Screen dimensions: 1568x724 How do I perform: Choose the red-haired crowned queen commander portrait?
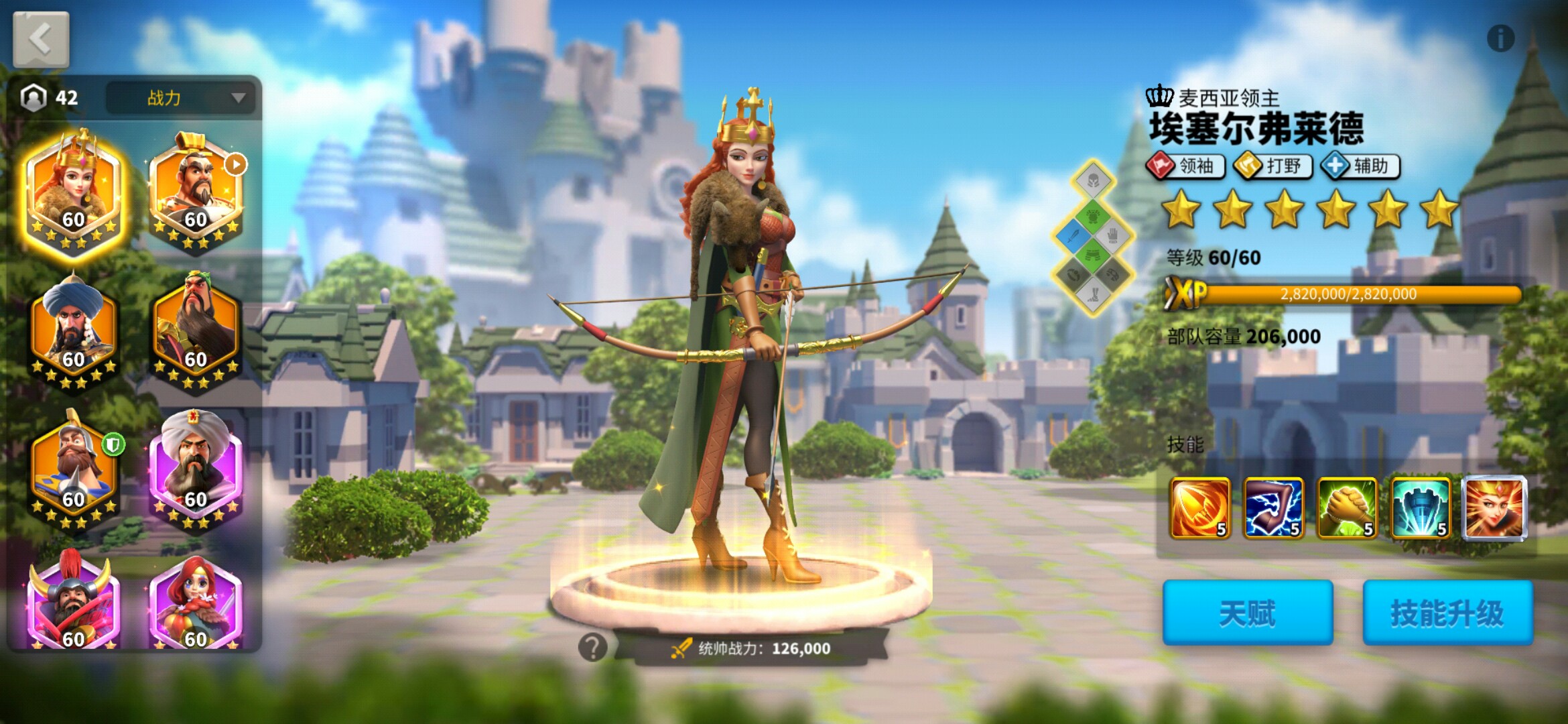click(x=74, y=191)
